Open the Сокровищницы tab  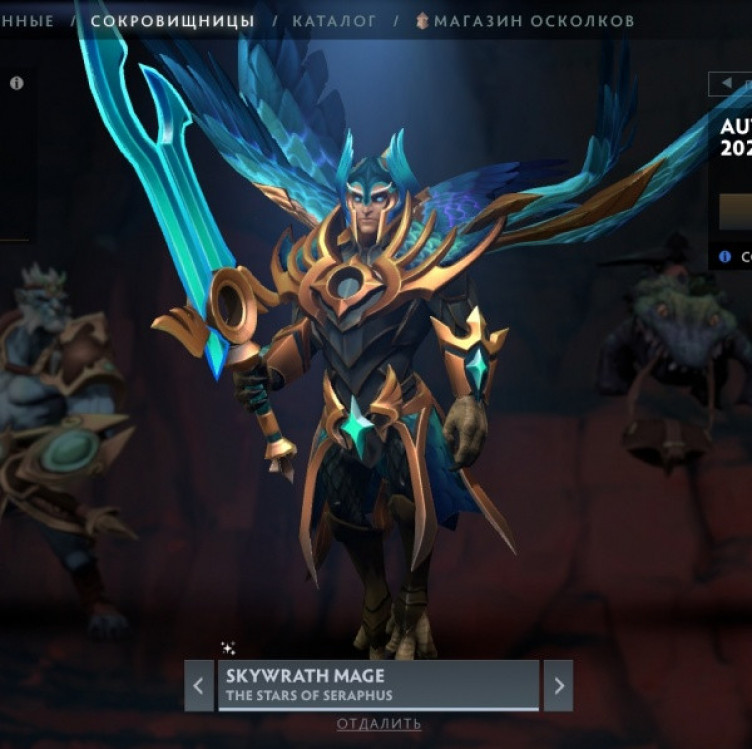(172, 20)
